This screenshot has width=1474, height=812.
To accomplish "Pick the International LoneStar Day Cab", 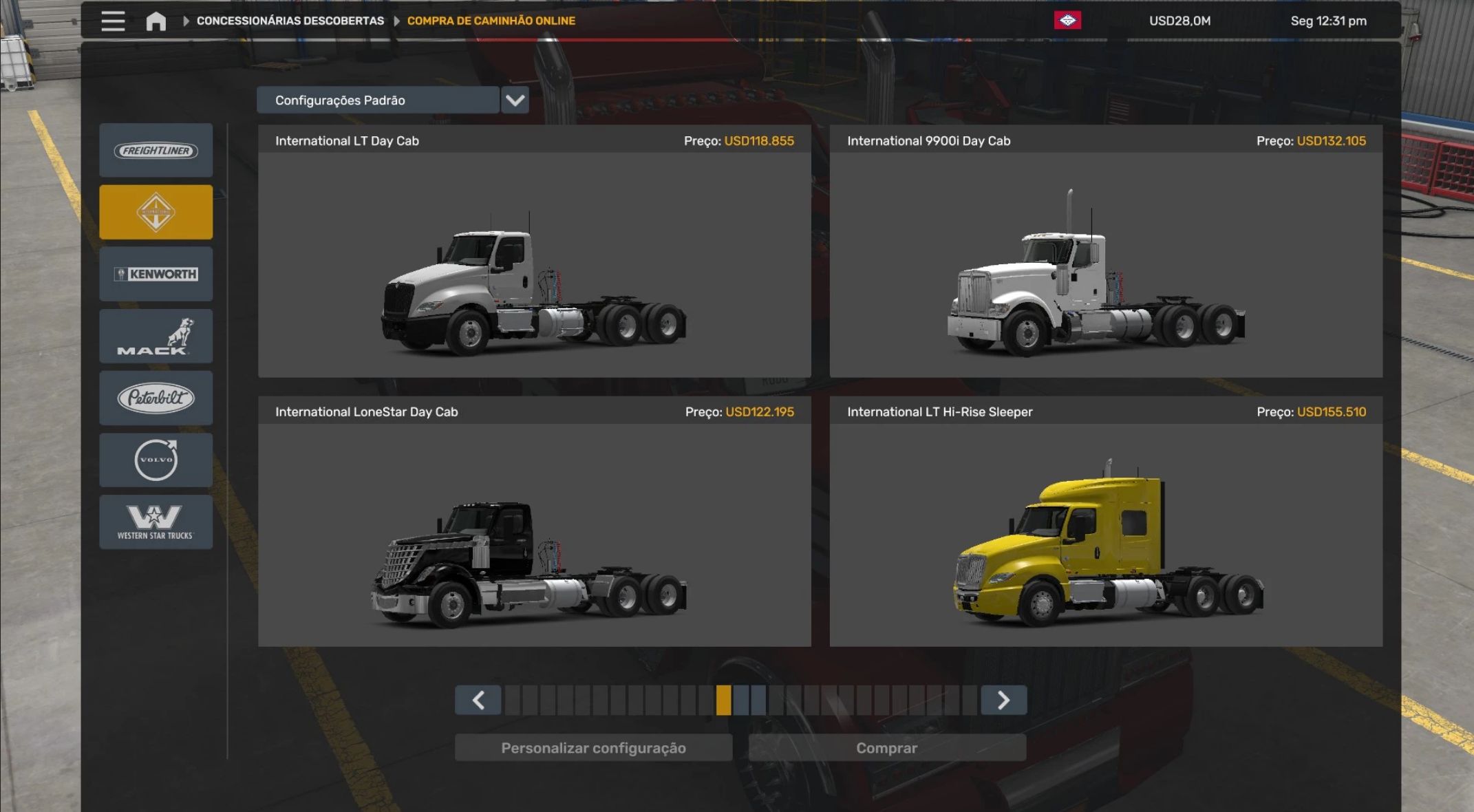I will [534, 535].
